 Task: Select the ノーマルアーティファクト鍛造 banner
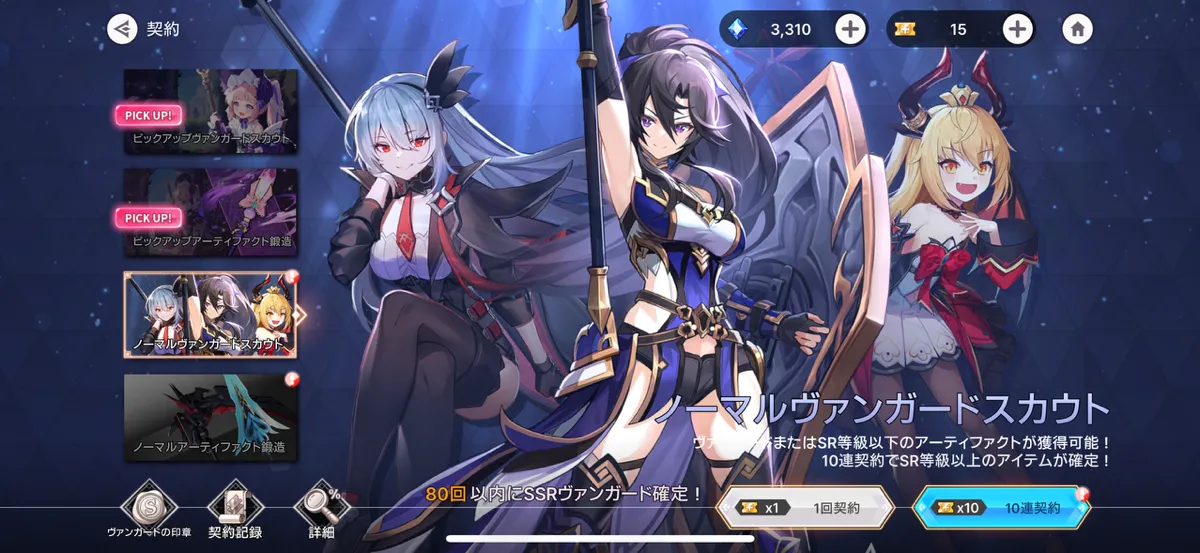pos(211,417)
